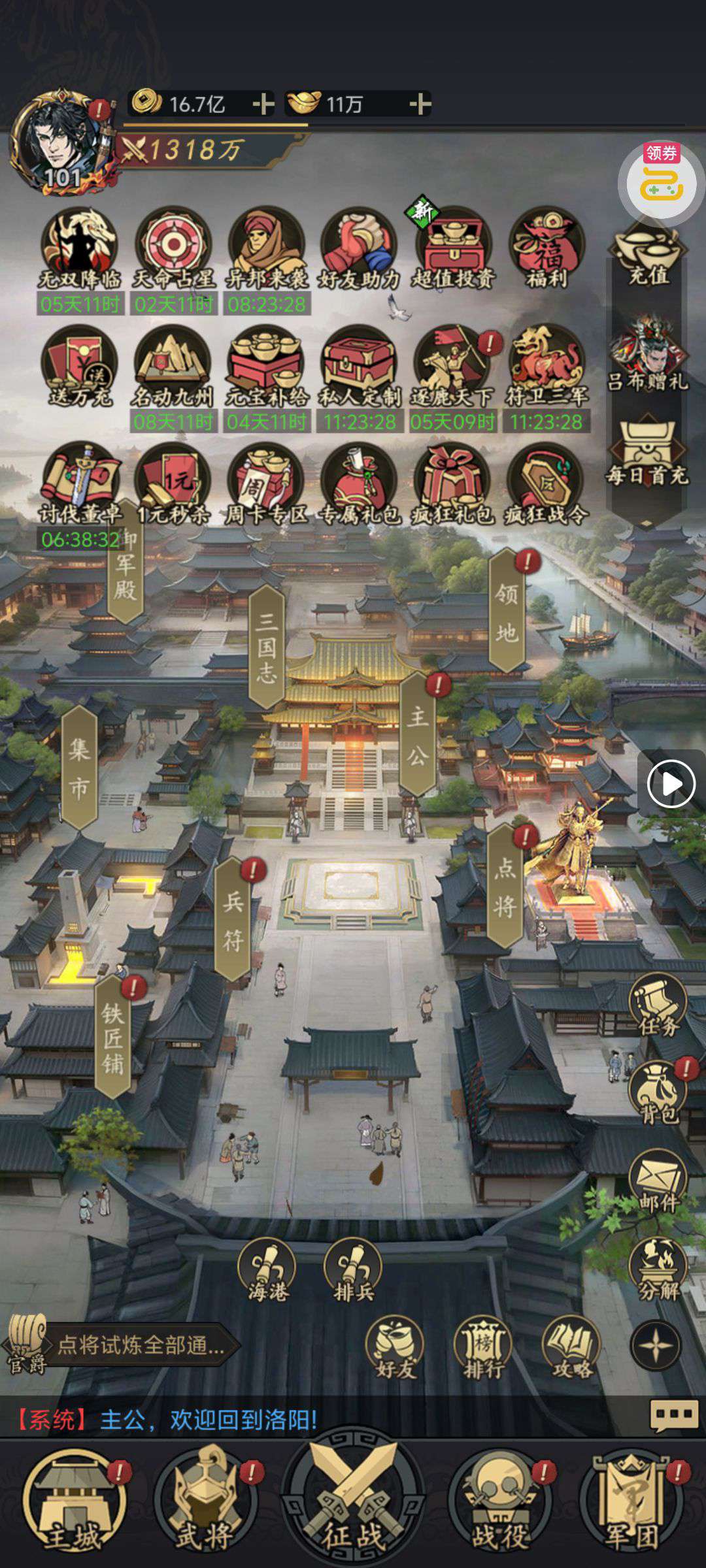This screenshot has width=706, height=1568.
Task: Switch to the 武将 generals tab
Action: pos(205,1501)
